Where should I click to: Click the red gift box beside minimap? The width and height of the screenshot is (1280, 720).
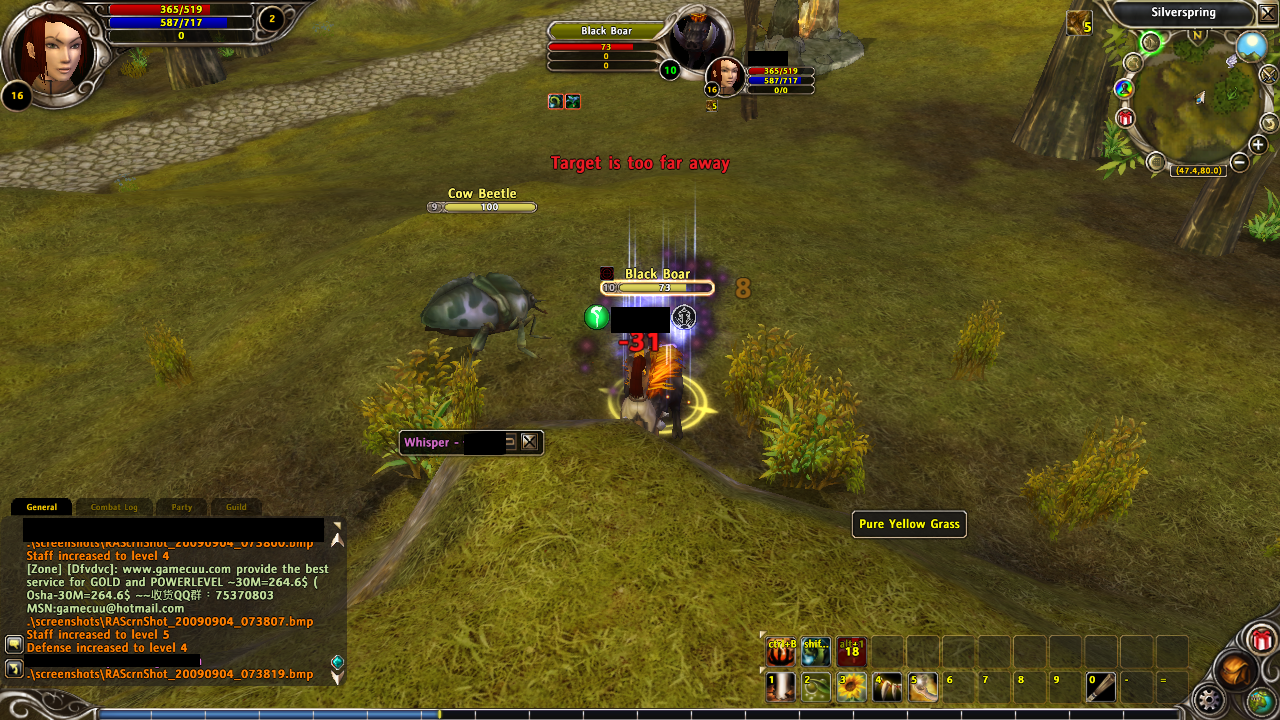click(x=1126, y=119)
